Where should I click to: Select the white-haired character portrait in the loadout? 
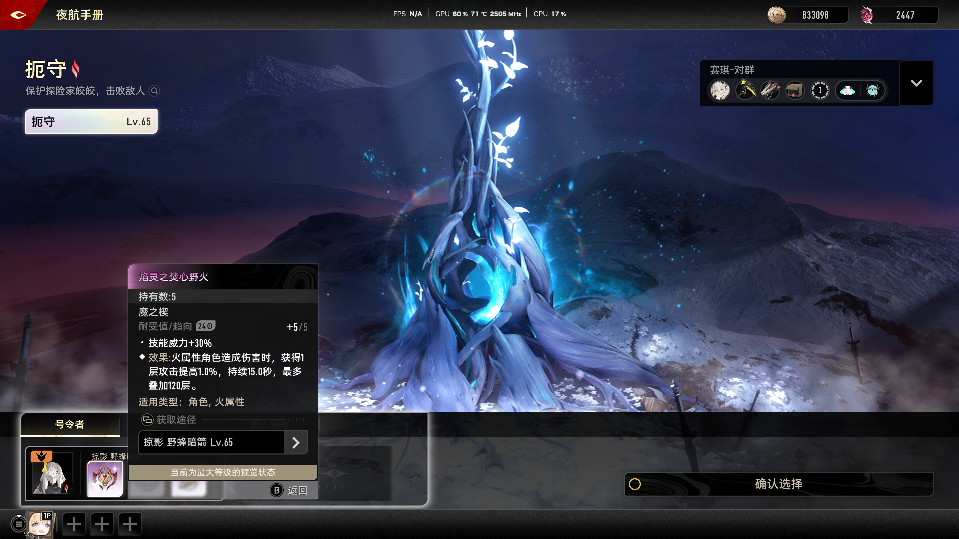[x=719, y=90]
